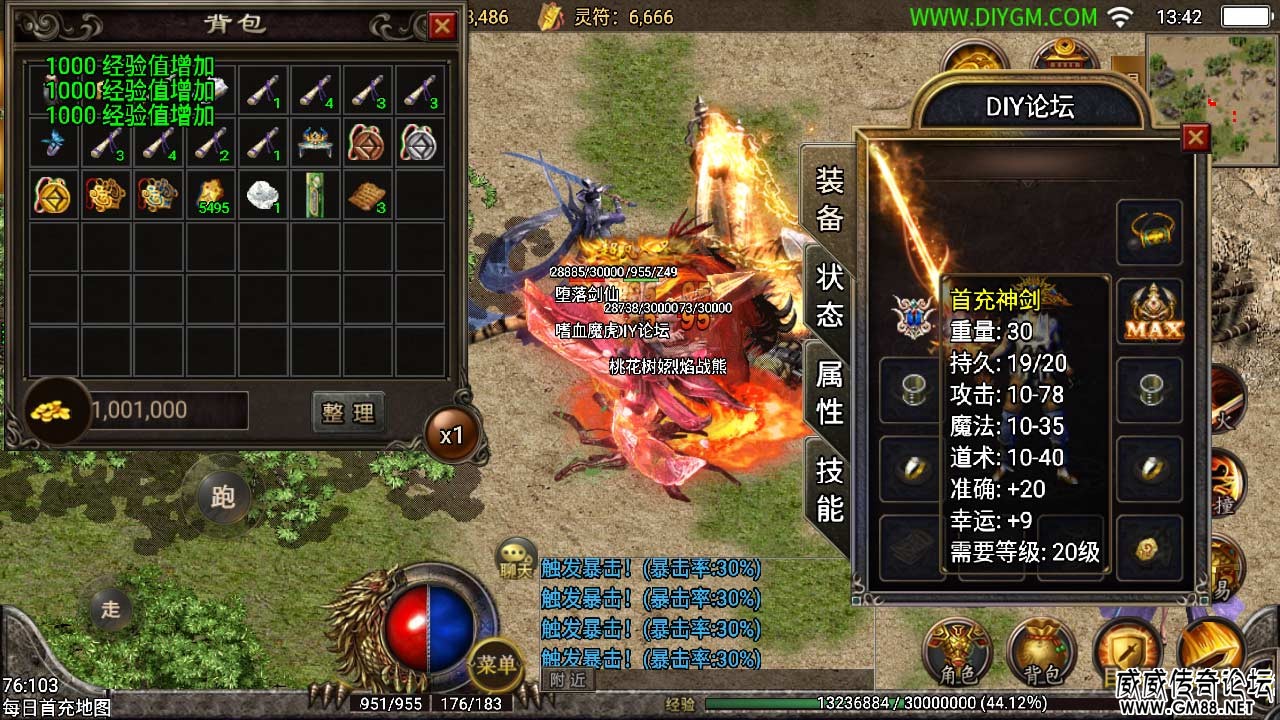Viewport: 1280px width, 720px height.
Task: Switch to the 技能 skills tab
Action: (830, 489)
